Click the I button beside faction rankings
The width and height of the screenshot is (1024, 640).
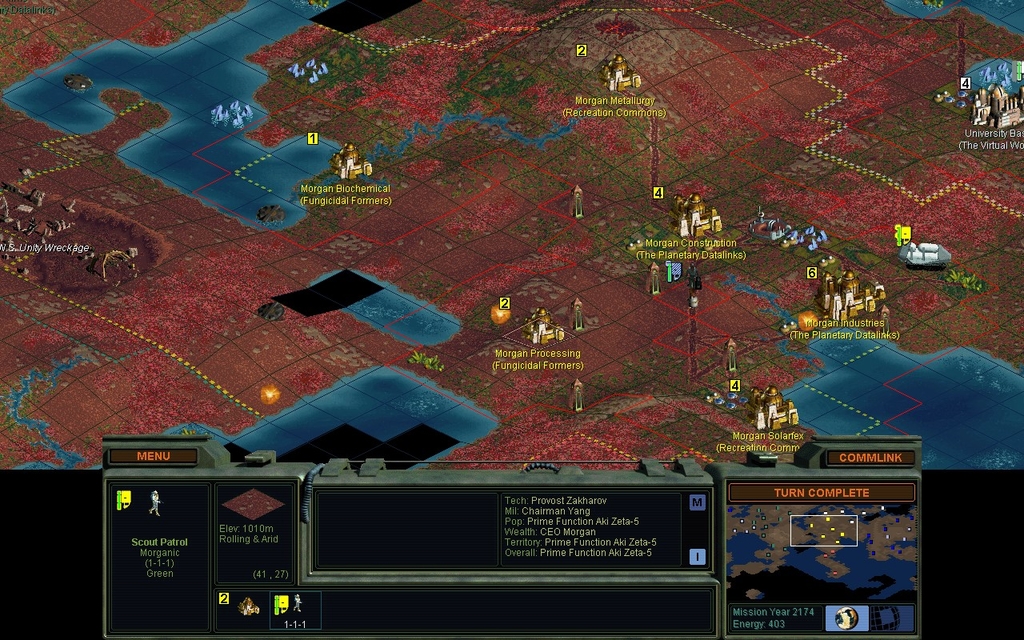(697, 556)
